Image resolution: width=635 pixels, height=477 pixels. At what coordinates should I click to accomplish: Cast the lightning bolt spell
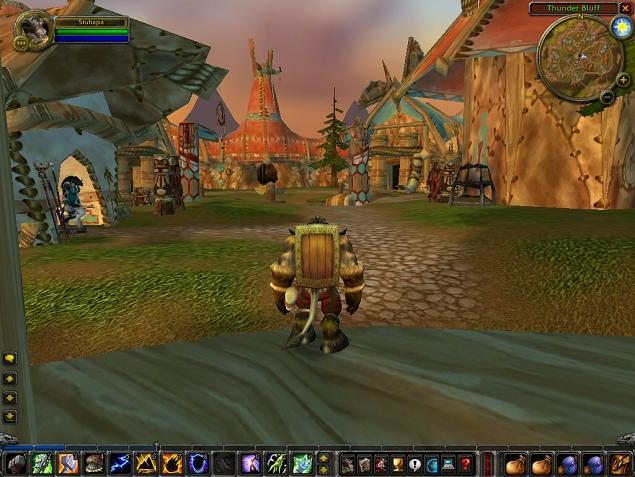click(120, 464)
